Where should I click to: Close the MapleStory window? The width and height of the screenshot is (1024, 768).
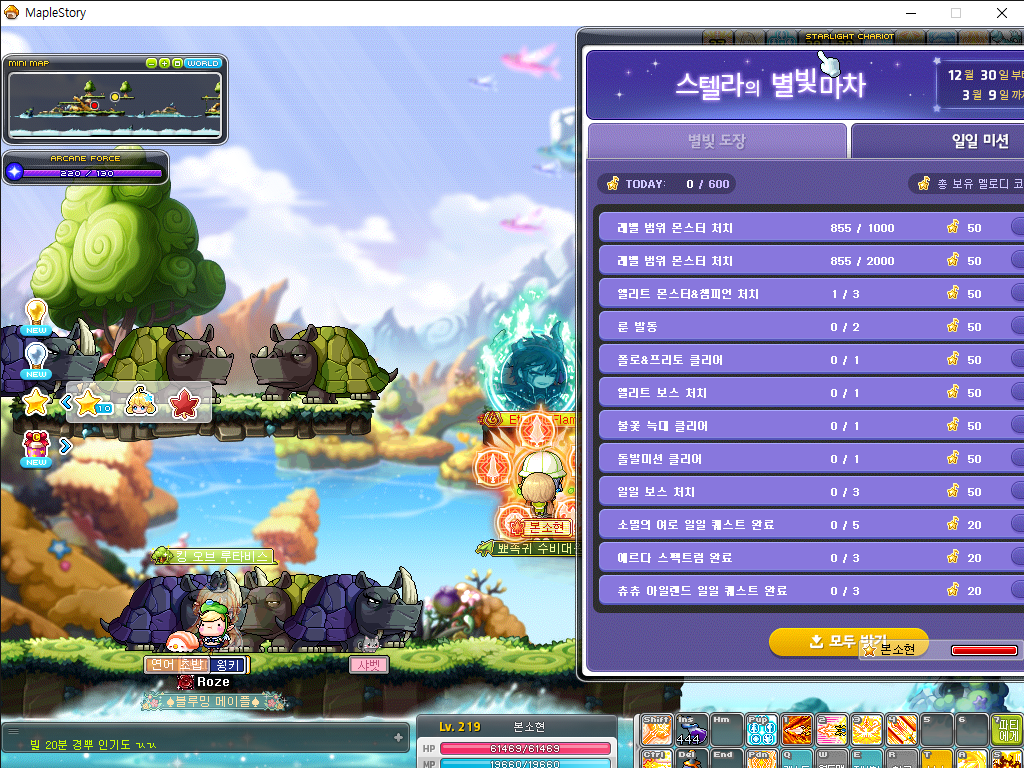(x=1001, y=13)
